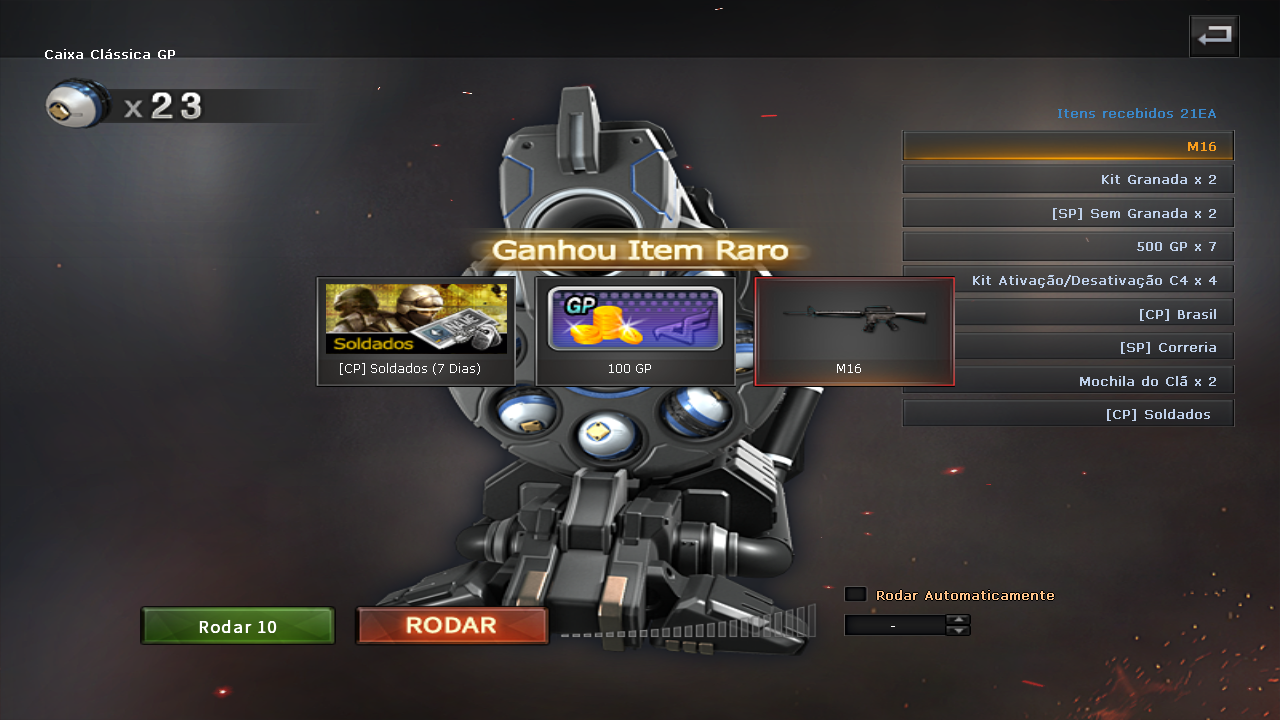
Task: Spin ten times with Rodar 10
Action: pos(238,627)
